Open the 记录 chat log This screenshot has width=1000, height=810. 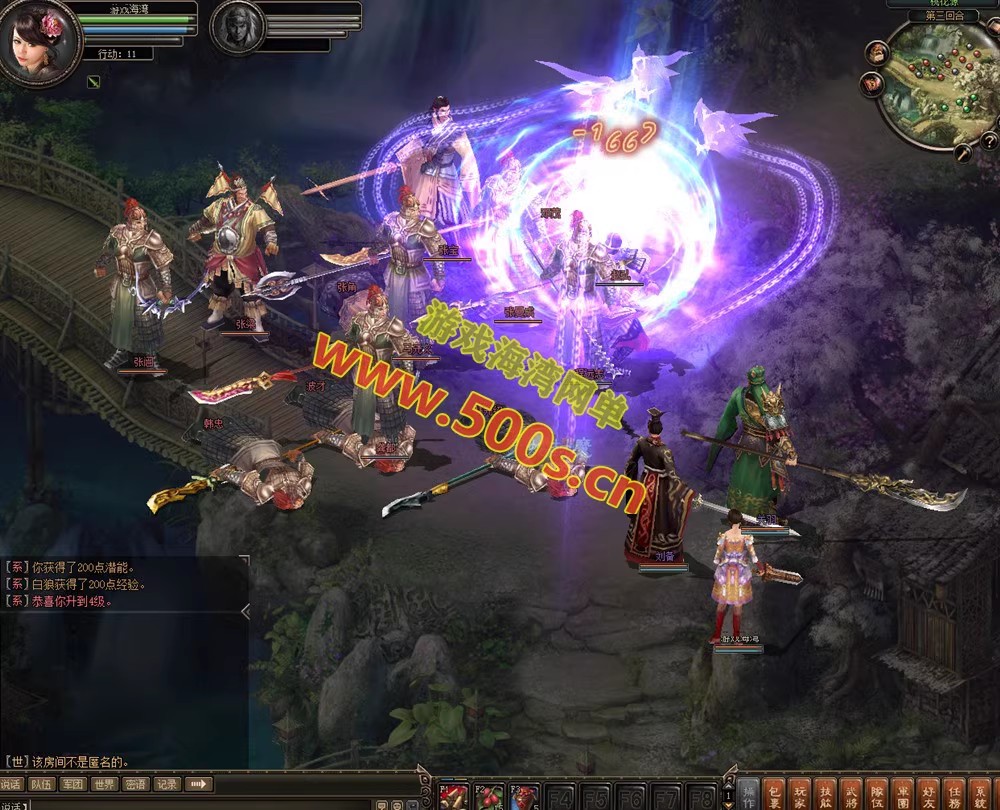(167, 784)
